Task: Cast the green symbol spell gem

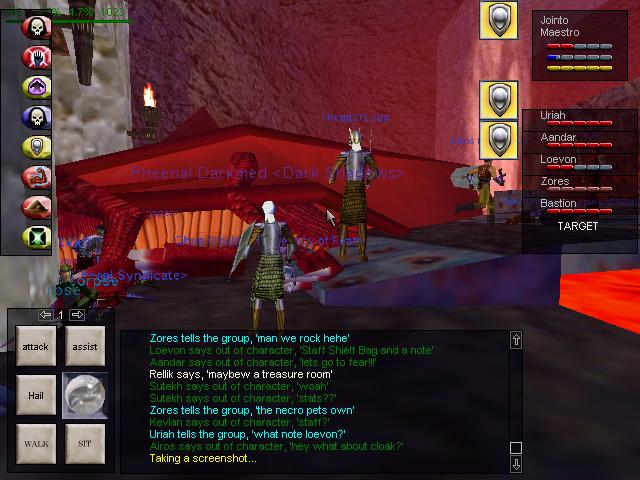Action: (x=37, y=237)
